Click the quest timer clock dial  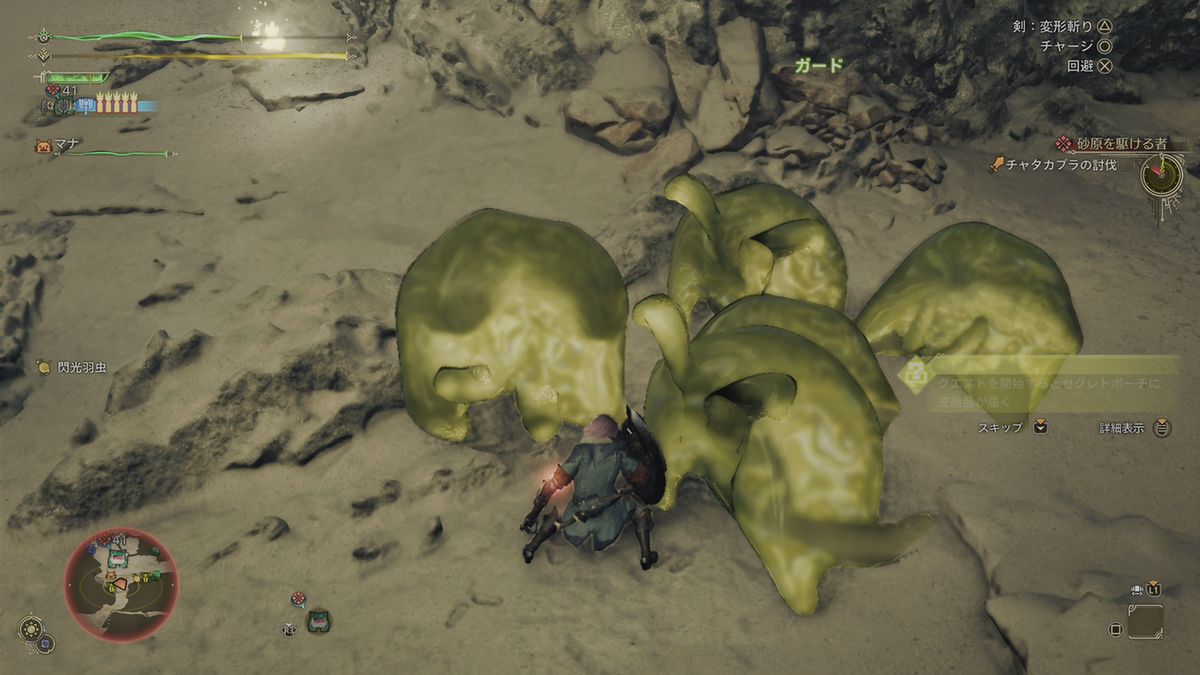[1161, 176]
